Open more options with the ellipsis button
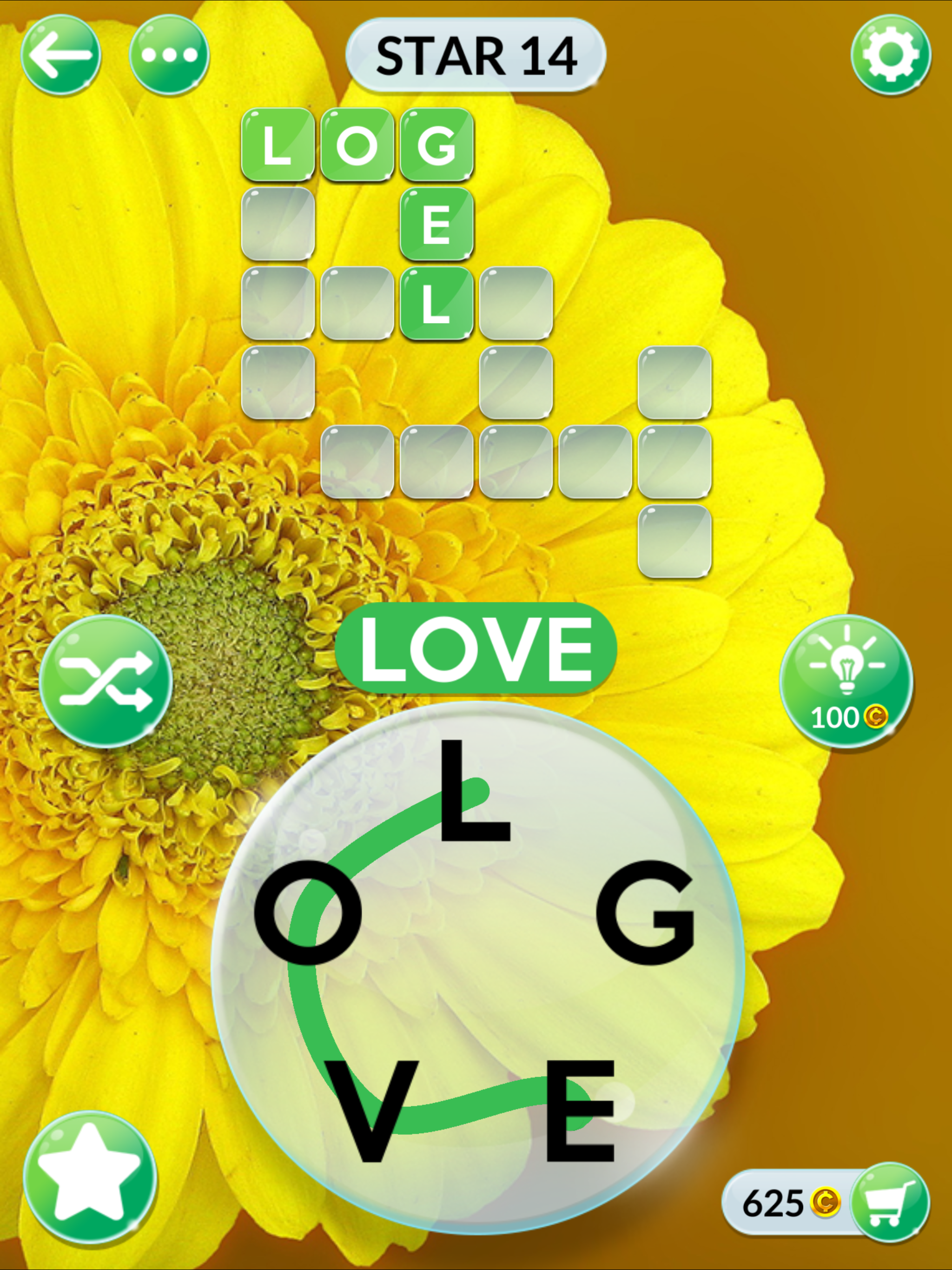The height and width of the screenshot is (1270, 952). pos(169,56)
